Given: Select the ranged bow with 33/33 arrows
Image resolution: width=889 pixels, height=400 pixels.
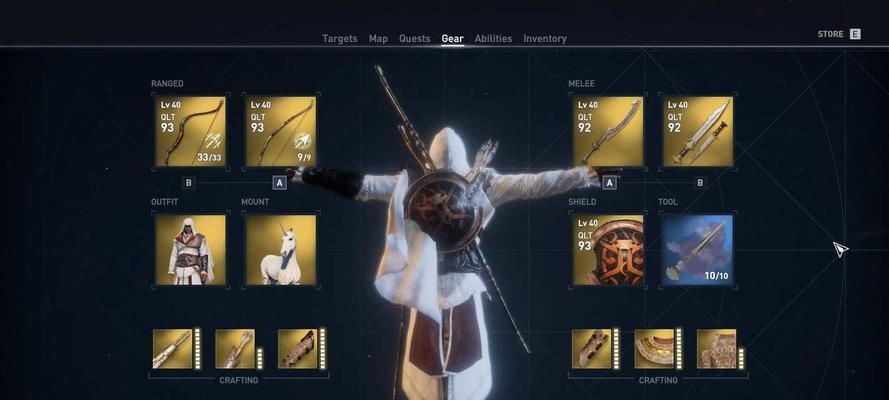Looking at the screenshot, I should [x=190, y=131].
